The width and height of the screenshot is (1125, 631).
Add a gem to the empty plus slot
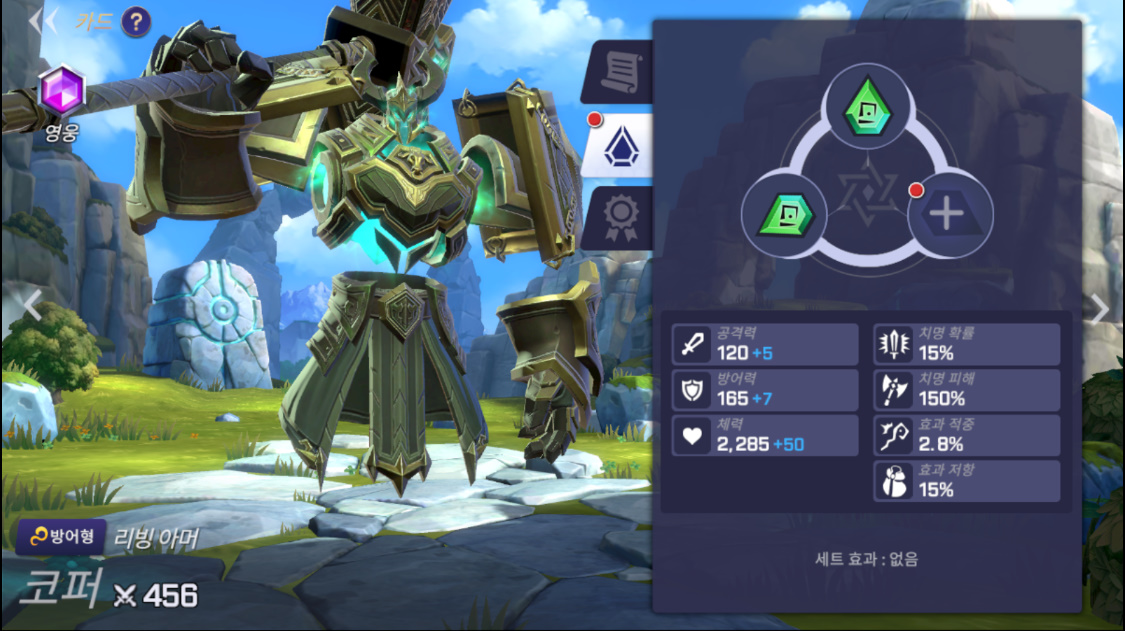[949, 214]
